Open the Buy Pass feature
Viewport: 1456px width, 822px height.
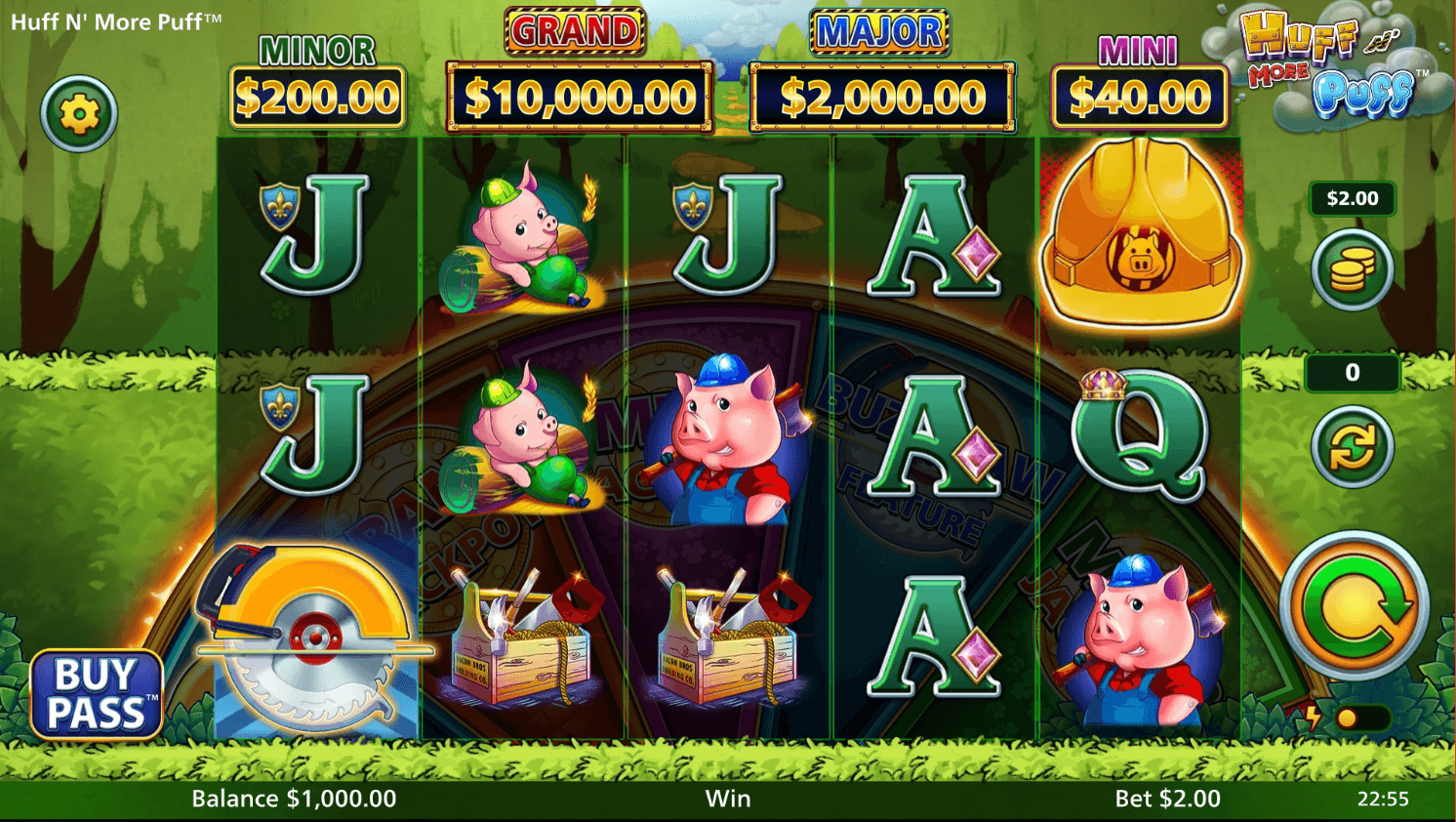(x=96, y=694)
